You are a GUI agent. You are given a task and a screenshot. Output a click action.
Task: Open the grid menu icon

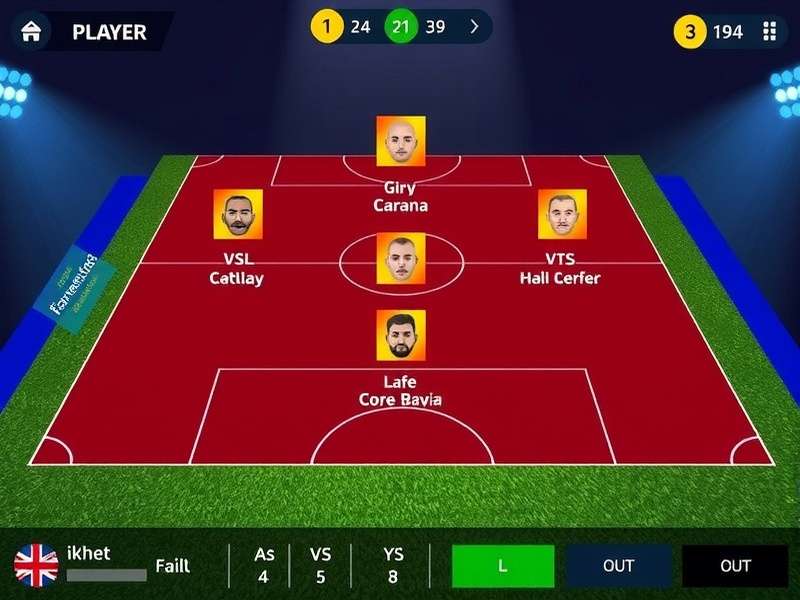769,31
